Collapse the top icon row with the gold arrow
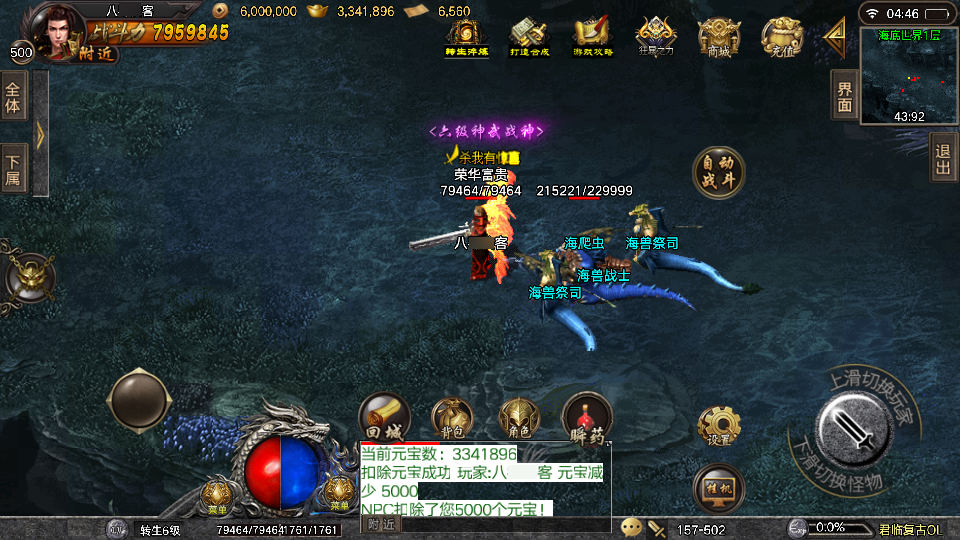 [834, 37]
